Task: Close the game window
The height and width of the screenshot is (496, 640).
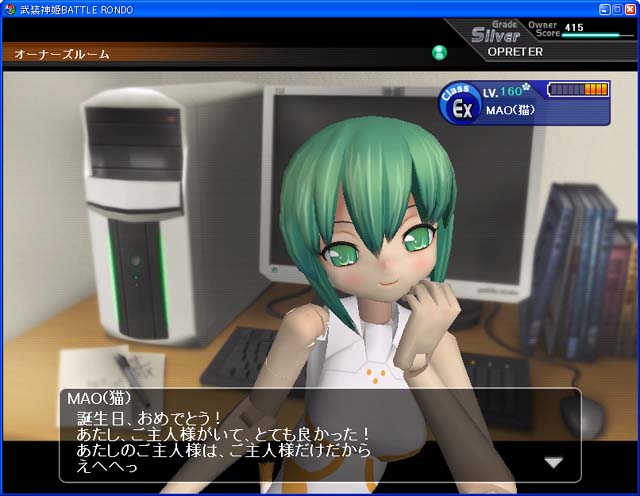Action: pos(631,8)
